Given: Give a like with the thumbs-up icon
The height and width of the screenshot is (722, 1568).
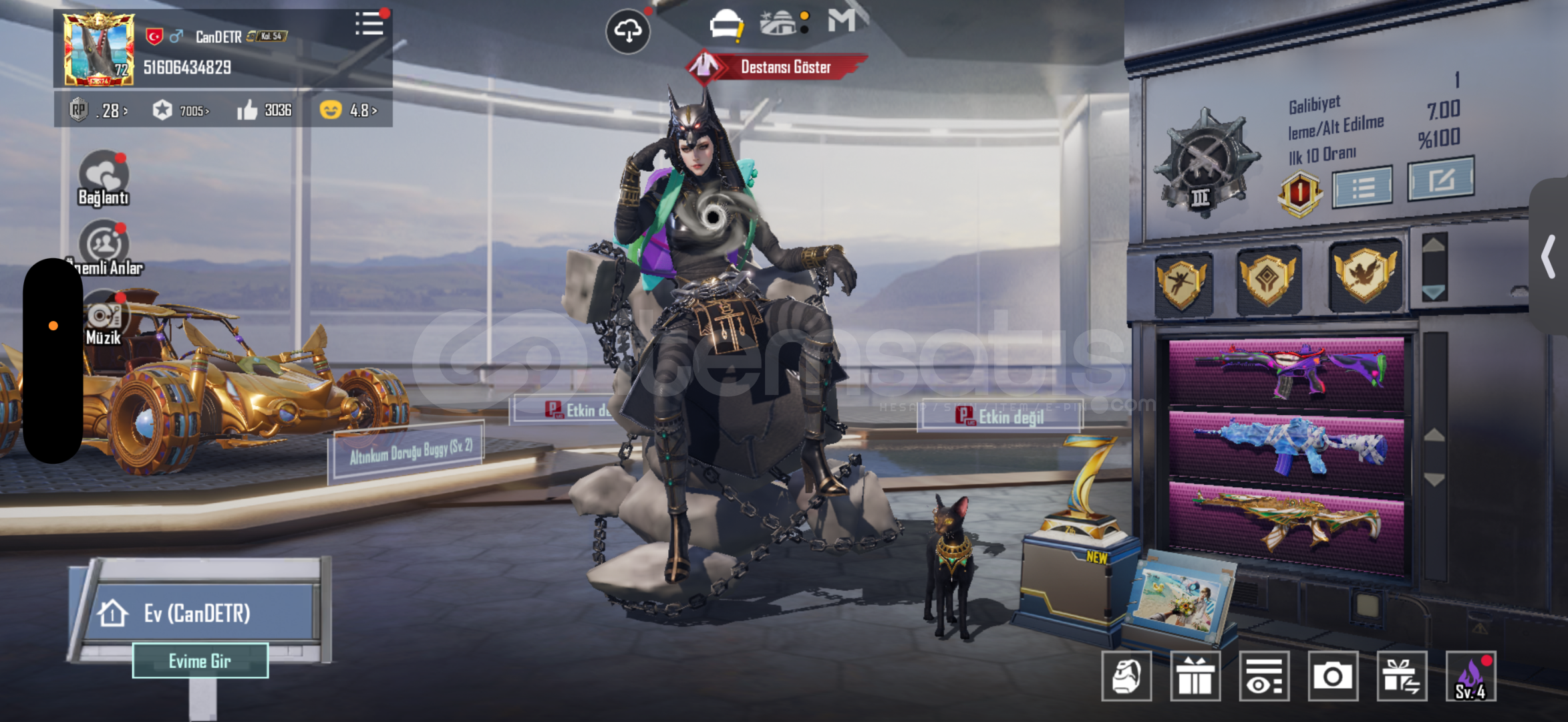Looking at the screenshot, I should pyautogui.click(x=248, y=110).
